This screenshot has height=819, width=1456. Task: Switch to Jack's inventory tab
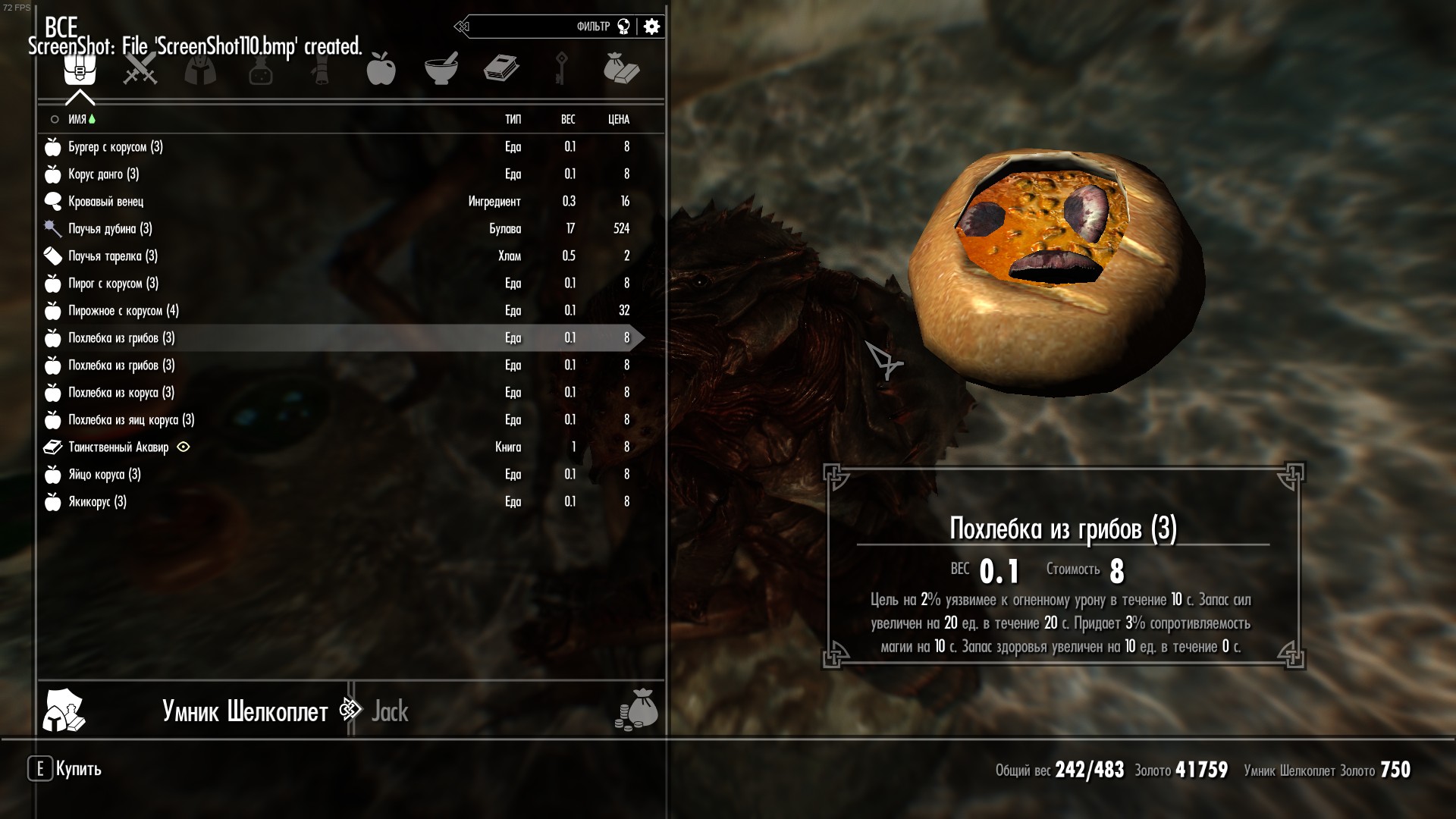[x=390, y=711]
